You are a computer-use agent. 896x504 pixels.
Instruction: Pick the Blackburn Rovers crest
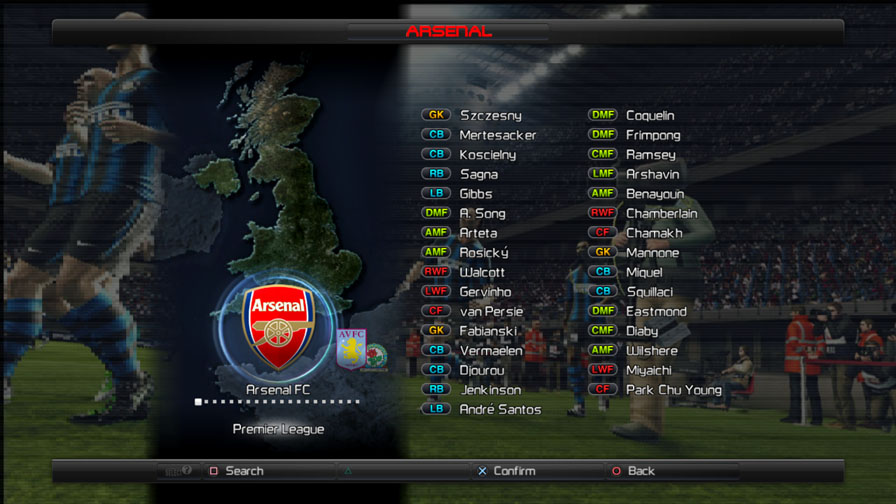click(x=376, y=357)
